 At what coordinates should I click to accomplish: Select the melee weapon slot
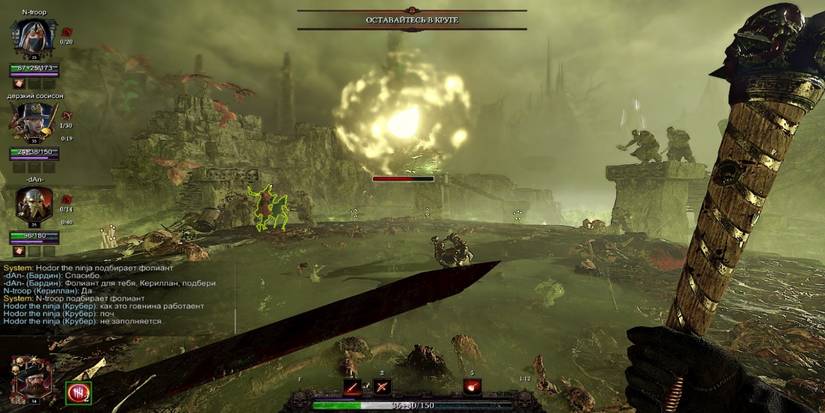tap(352, 387)
